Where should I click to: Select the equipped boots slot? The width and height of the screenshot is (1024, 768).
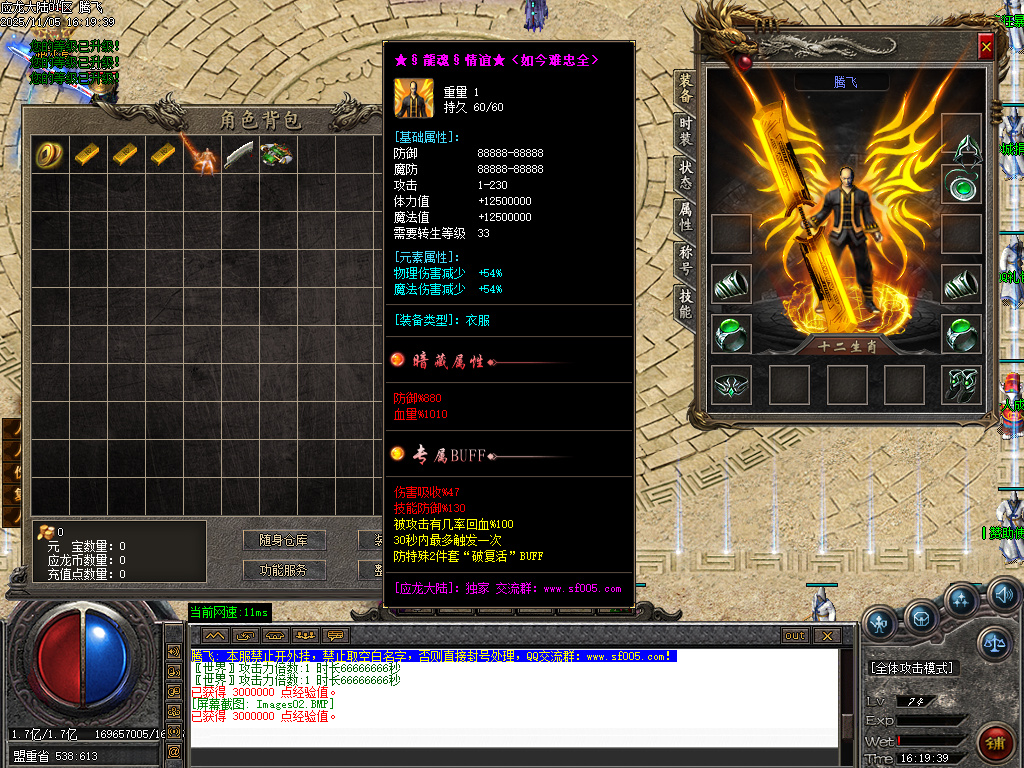point(961,385)
